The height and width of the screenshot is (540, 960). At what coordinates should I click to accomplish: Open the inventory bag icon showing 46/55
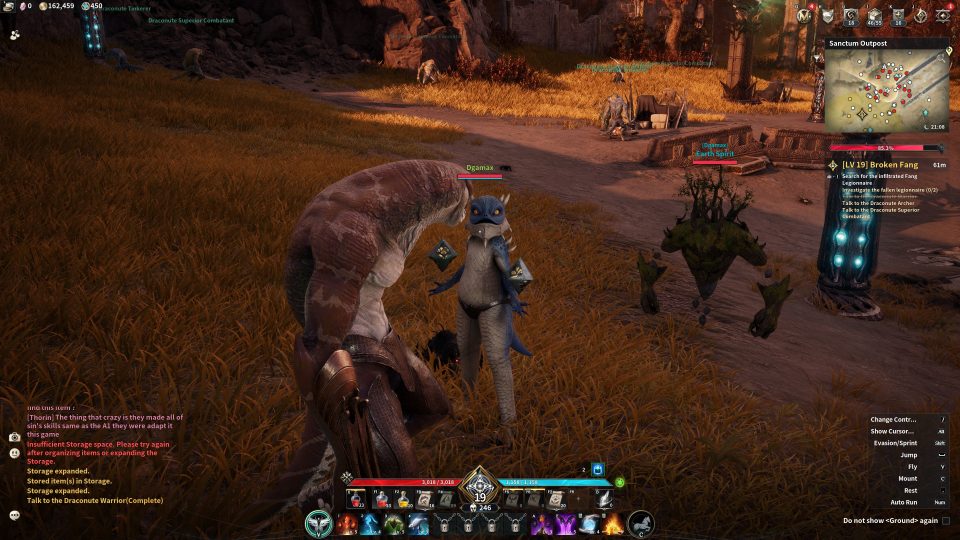point(874,15)
